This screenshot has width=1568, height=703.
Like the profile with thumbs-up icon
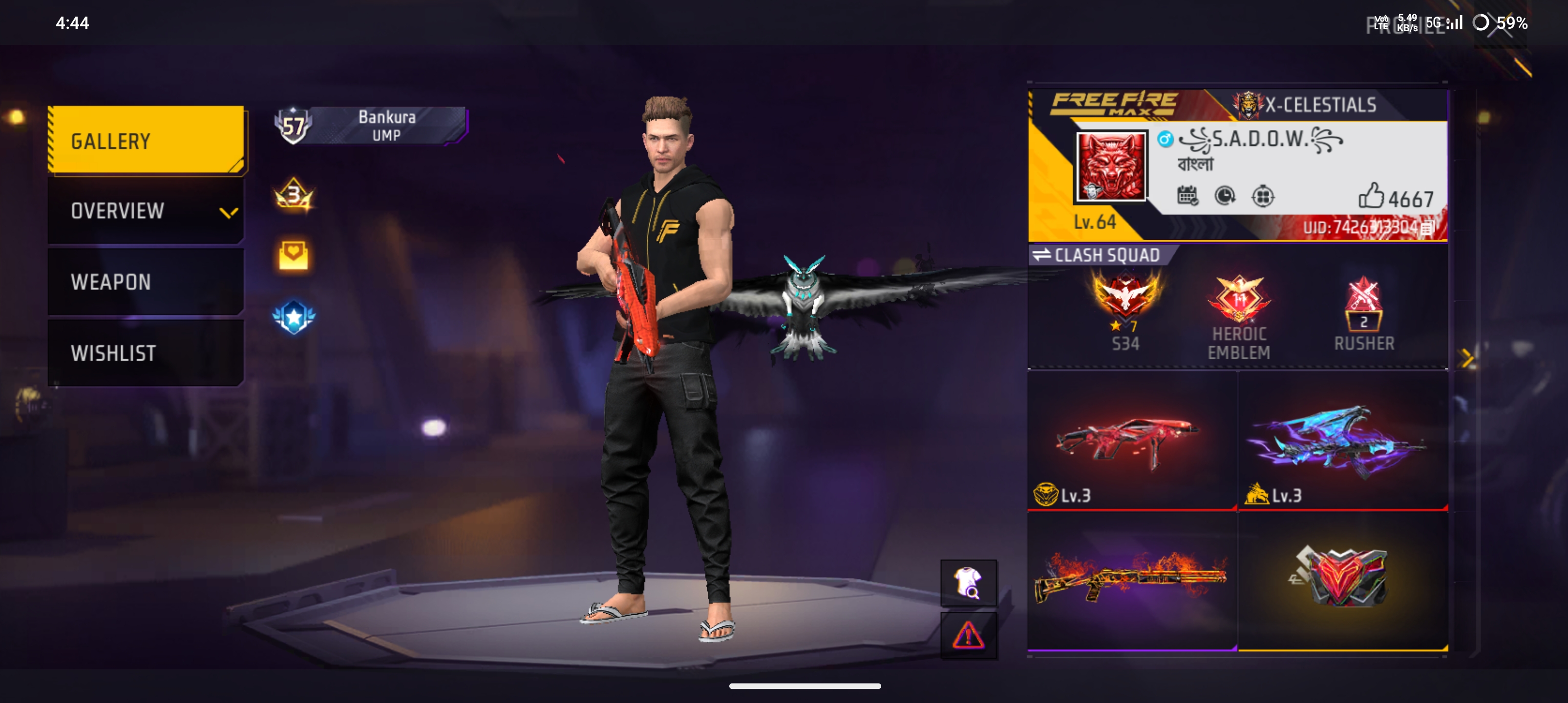pyautogui.click(x=1370, y=196)
